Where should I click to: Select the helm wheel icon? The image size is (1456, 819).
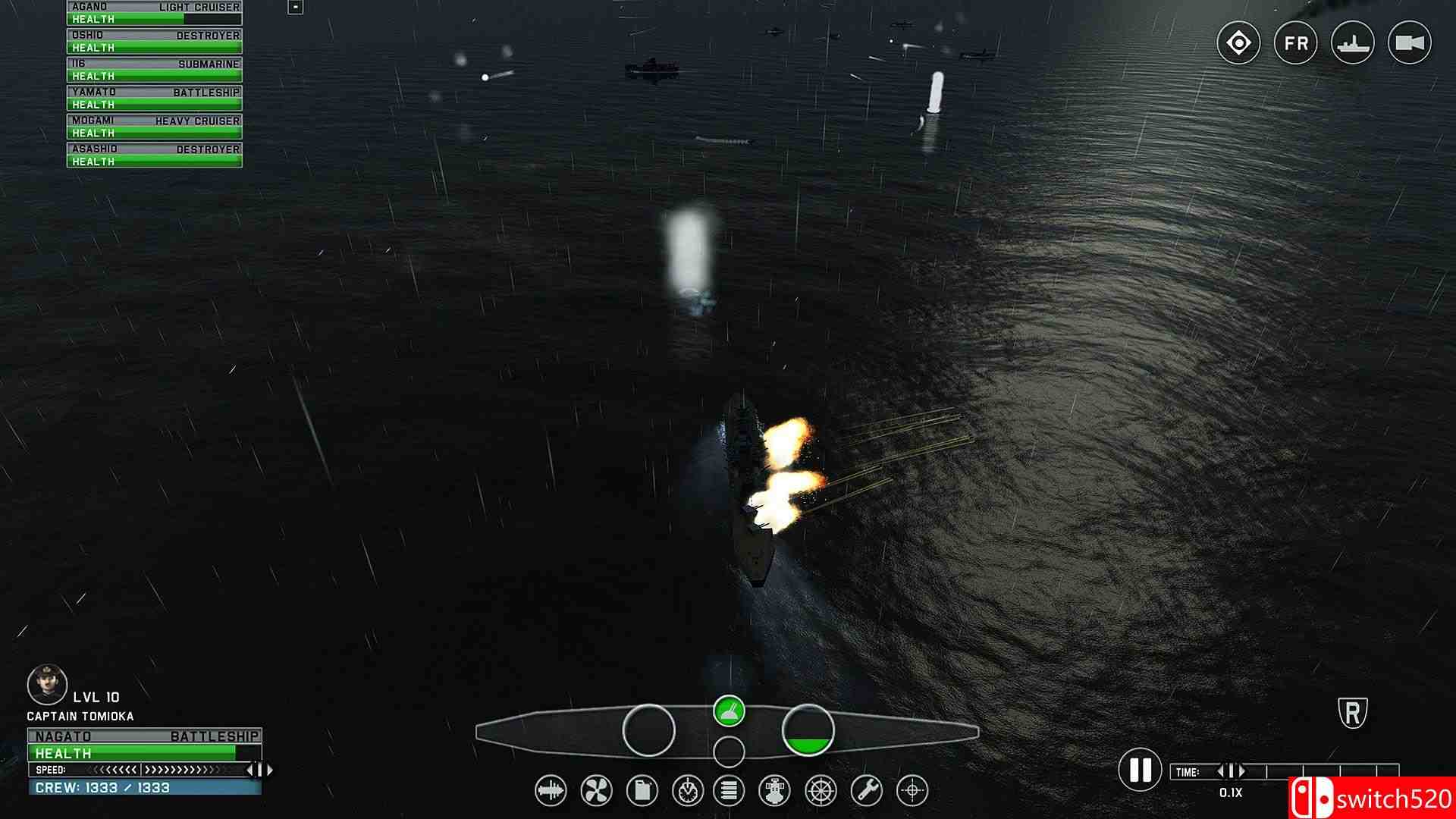(x=819, y=790)
